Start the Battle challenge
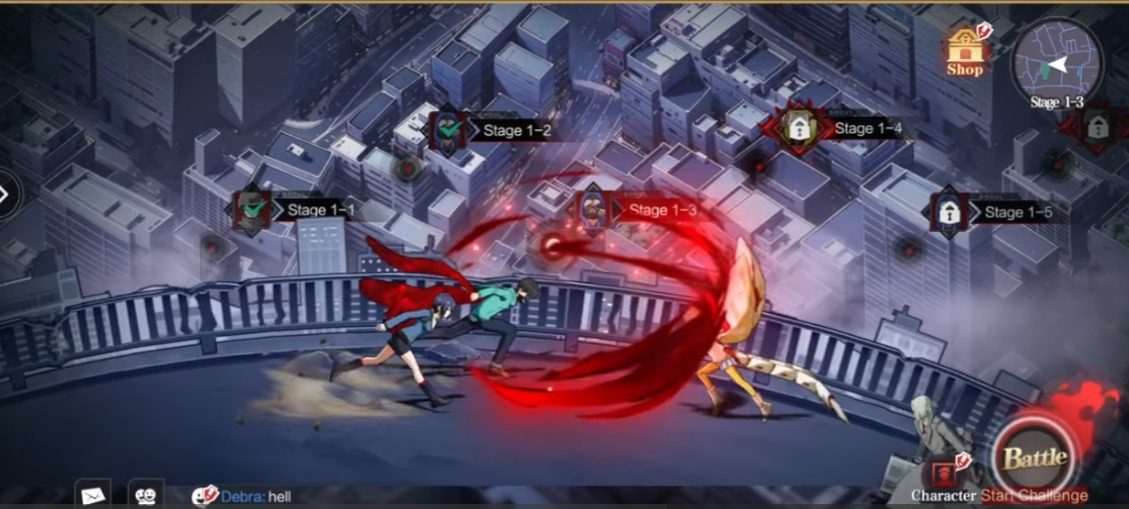 tap(1035, 458)
